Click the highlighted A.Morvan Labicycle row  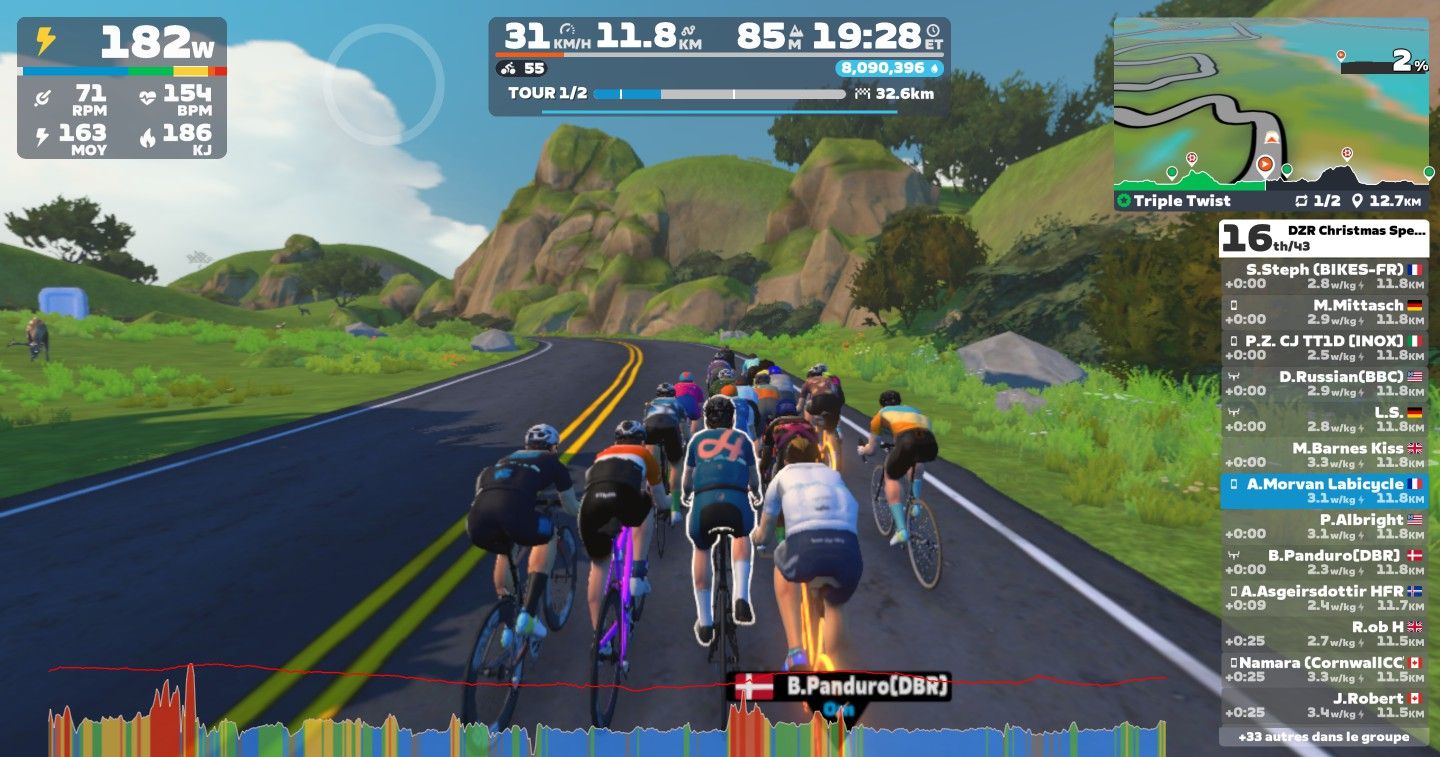pos(1324,491)
